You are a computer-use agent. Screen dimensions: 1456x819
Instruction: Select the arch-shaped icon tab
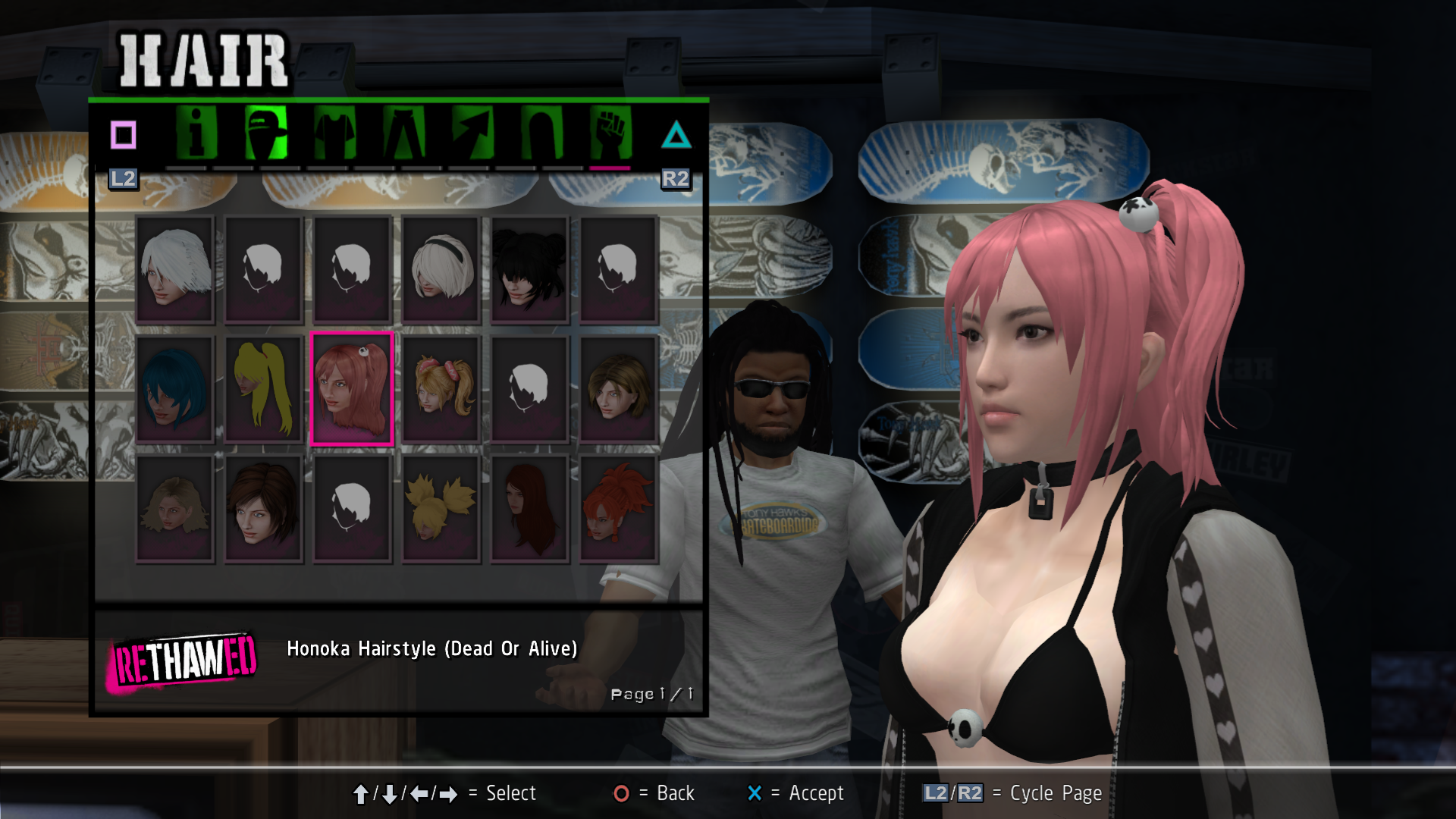541,133
